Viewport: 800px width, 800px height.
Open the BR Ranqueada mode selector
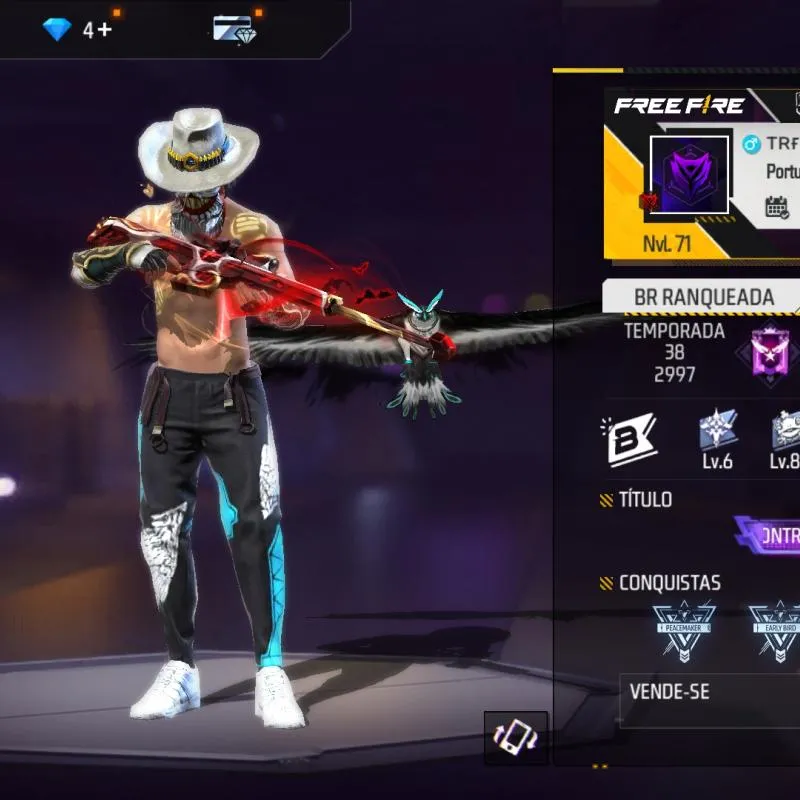point(702,297)
